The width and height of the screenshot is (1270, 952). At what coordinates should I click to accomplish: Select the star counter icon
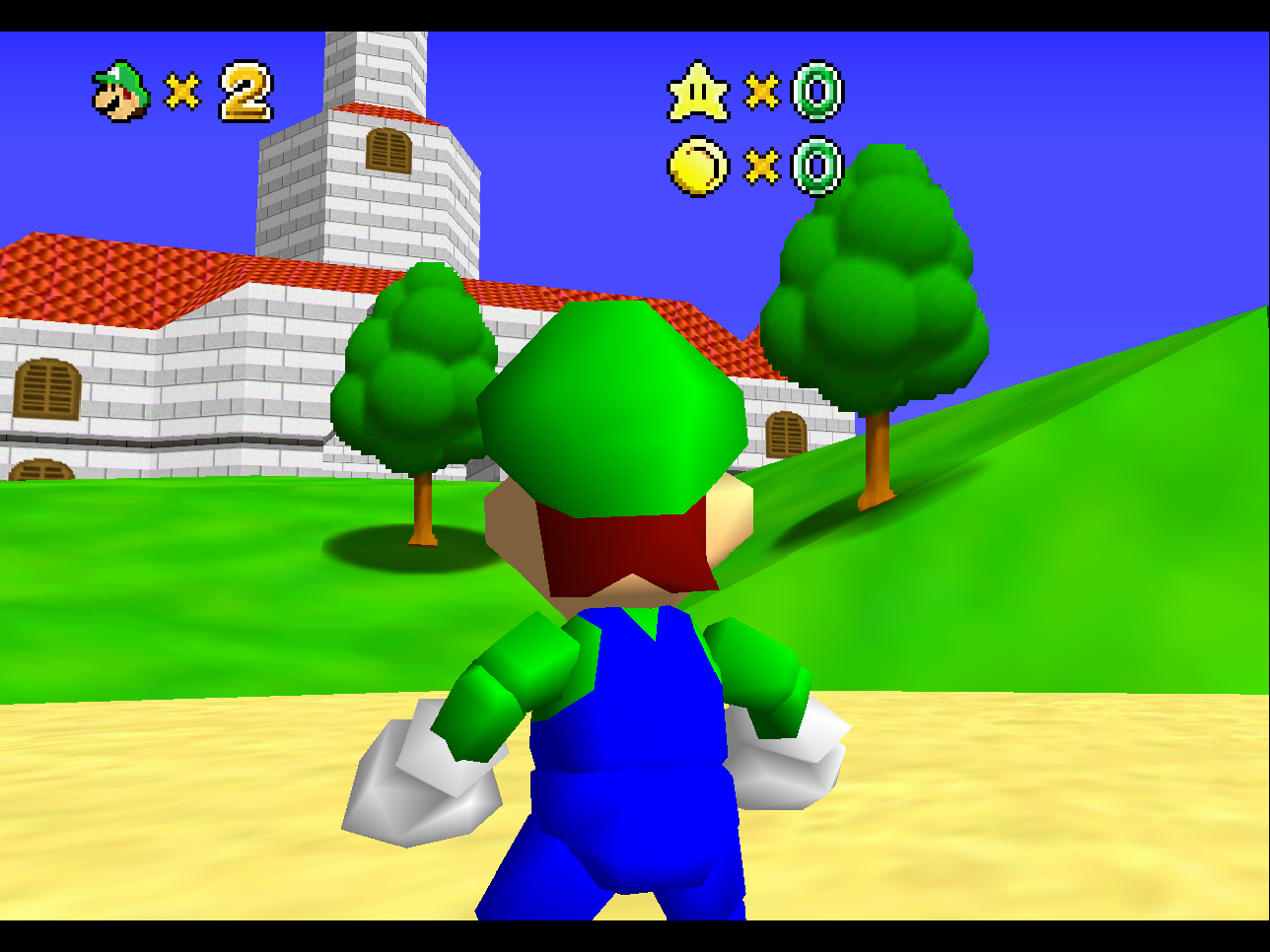700,92
